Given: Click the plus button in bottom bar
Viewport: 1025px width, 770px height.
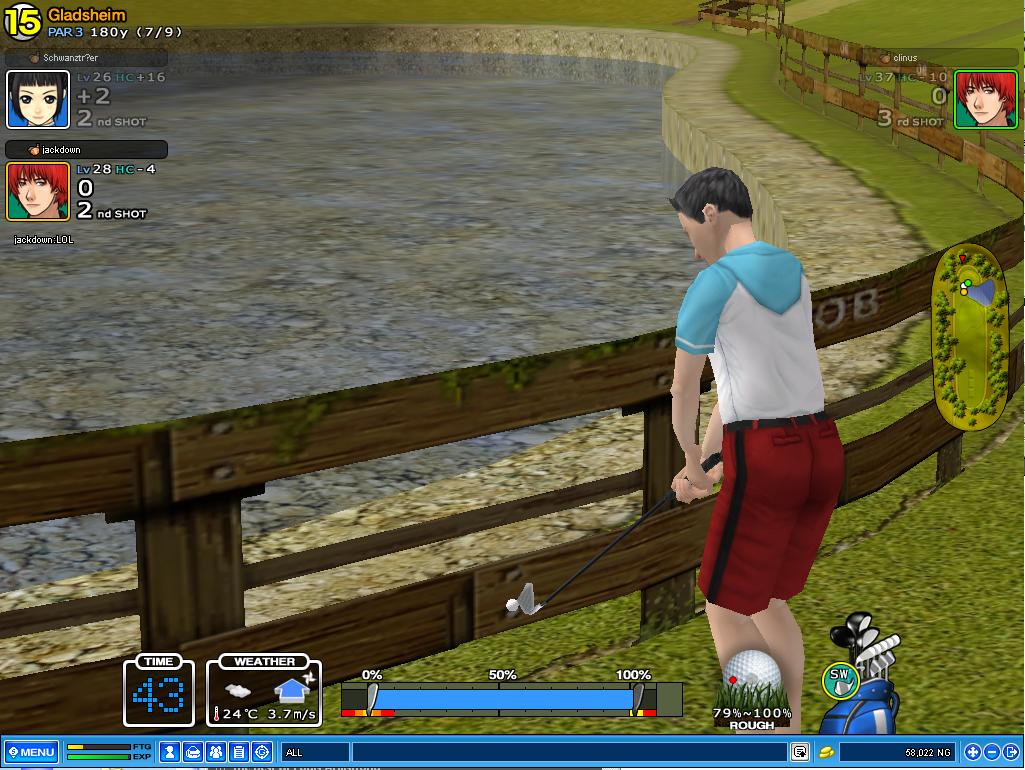Looking at the screenshot, I should (x=972, y=752).
